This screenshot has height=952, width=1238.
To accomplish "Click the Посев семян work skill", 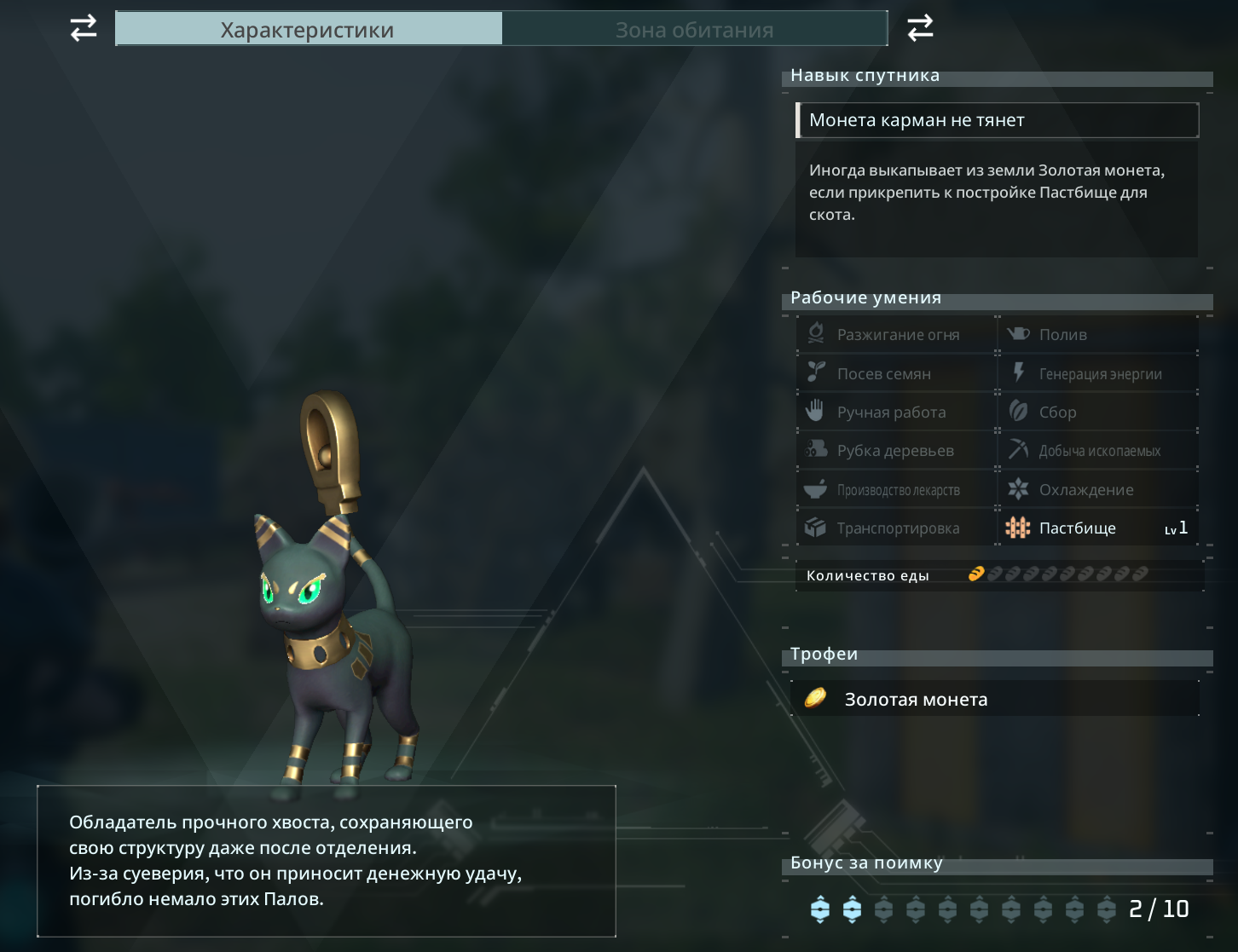I will coord(897,373).
